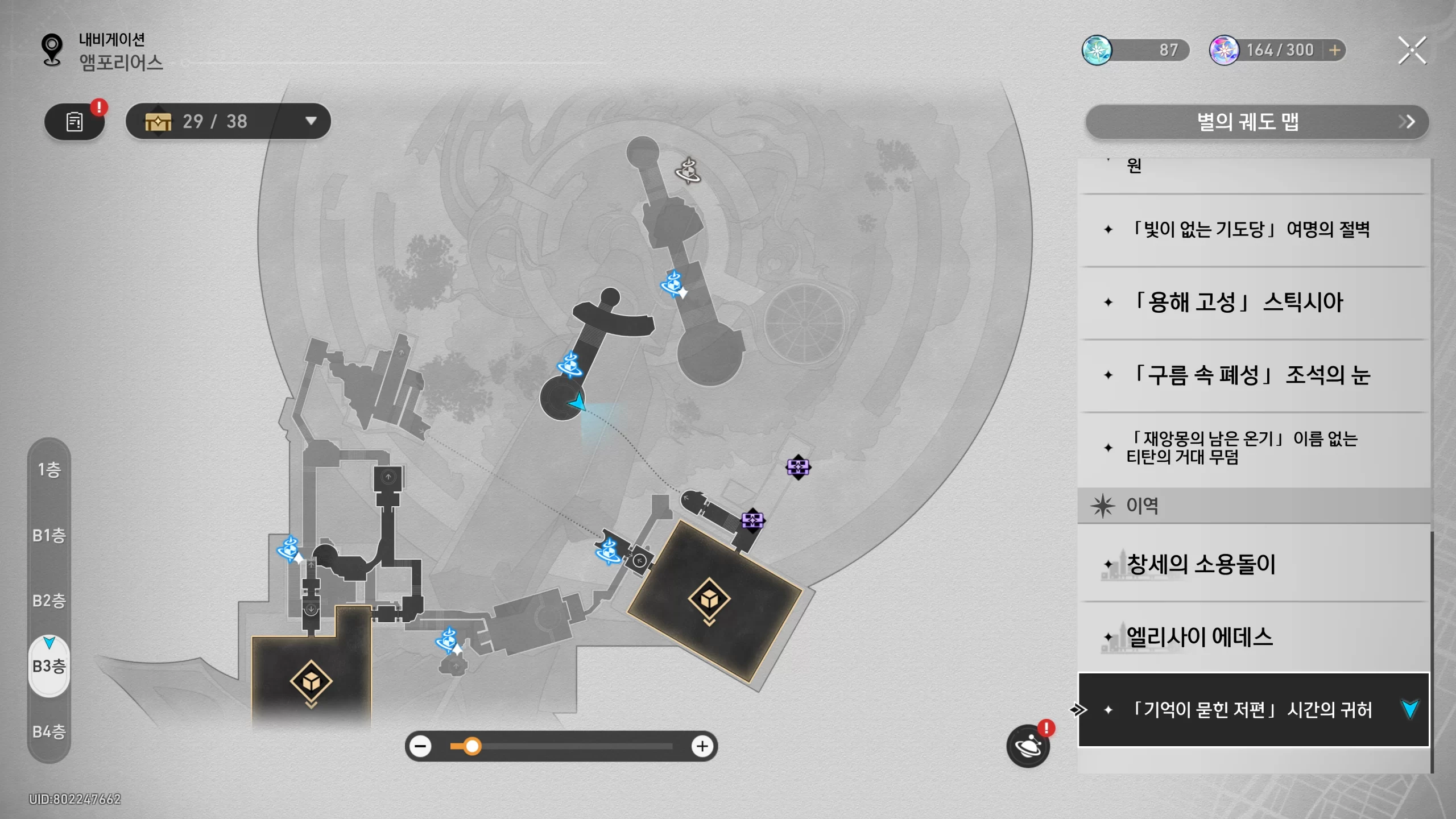
Task: Close the navigation map
Action: click(1412, 51)
